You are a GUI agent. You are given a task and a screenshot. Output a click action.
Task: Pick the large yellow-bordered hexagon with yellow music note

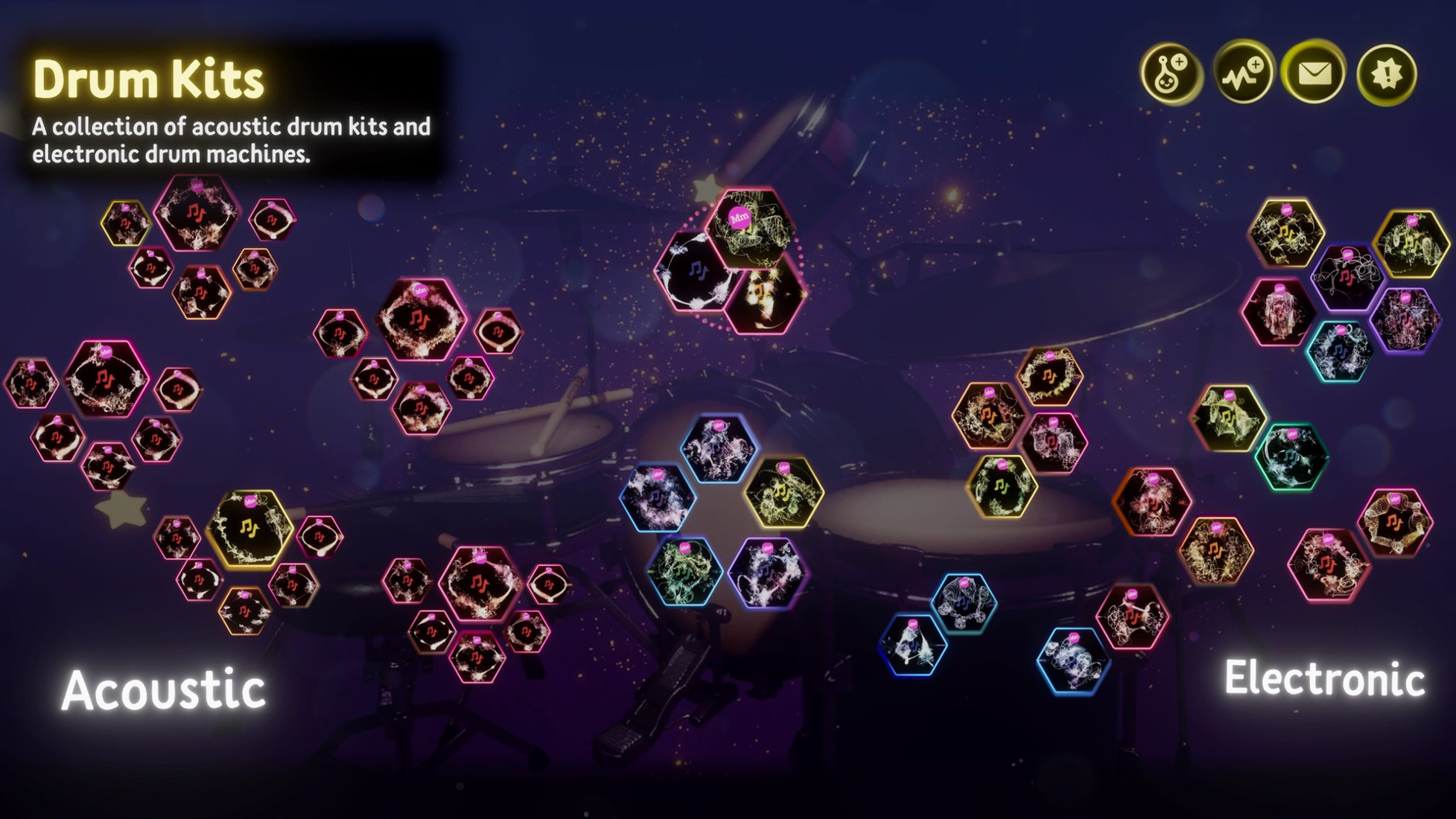pyautogui.click(x=249, y=528)
